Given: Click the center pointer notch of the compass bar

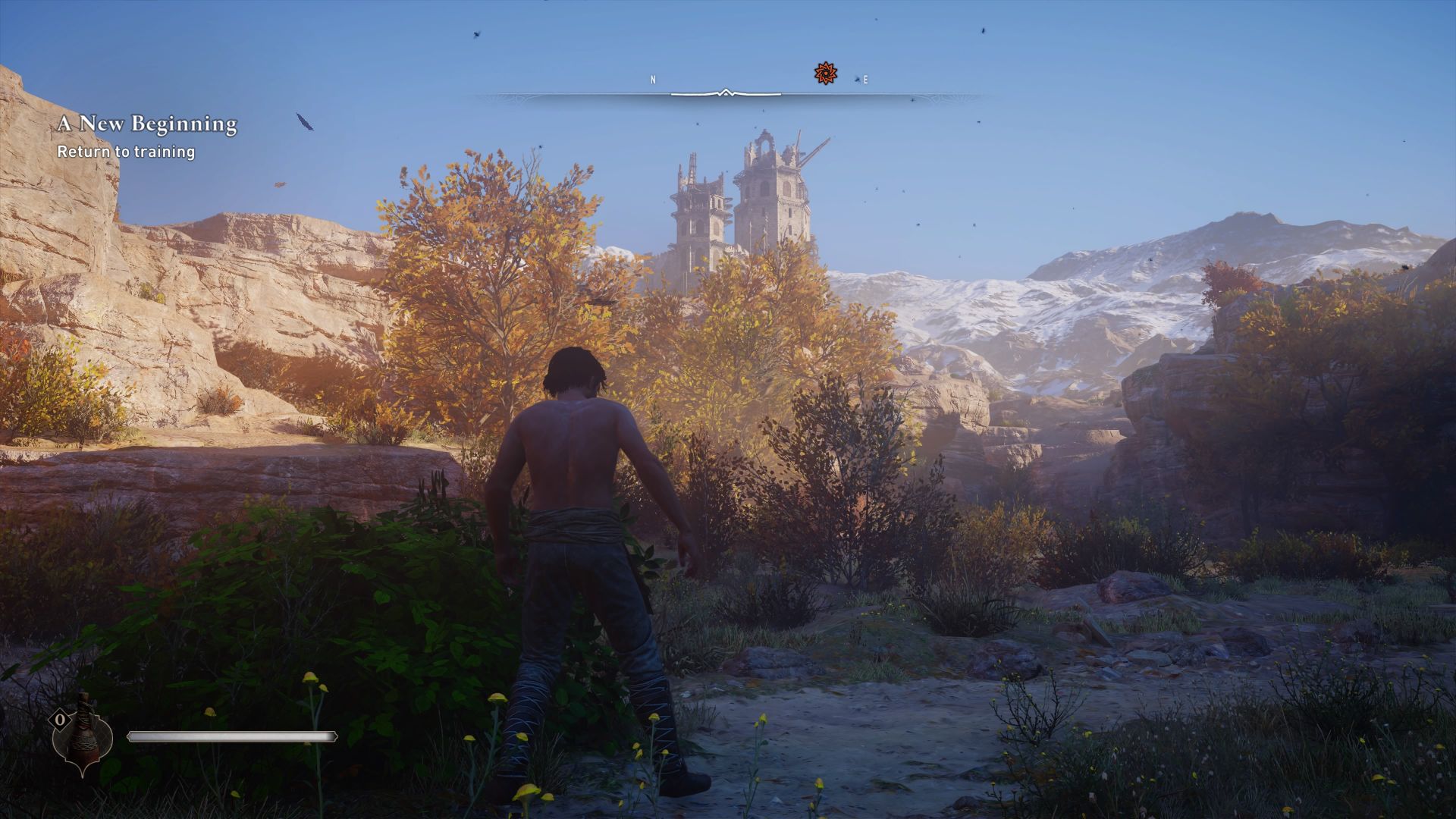Looking at the screenshot, I should (x=724, y=91).
